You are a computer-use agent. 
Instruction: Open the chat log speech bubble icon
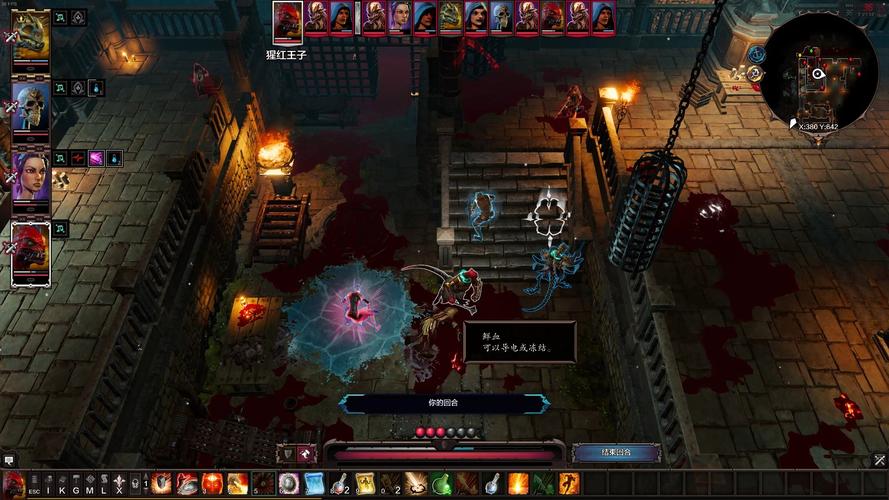coord(9,460)
